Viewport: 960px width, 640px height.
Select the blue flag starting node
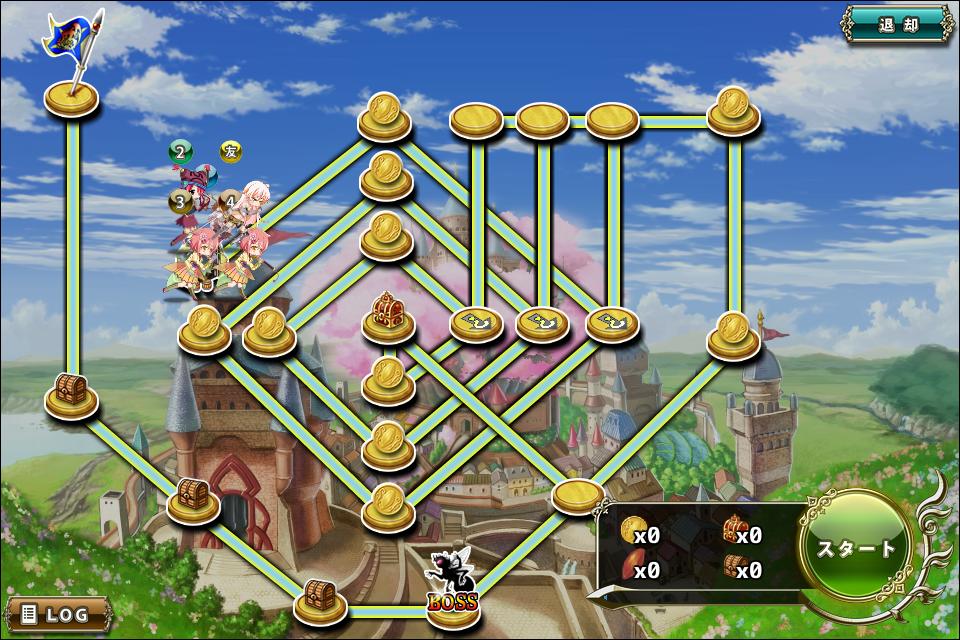pos(72,97)
